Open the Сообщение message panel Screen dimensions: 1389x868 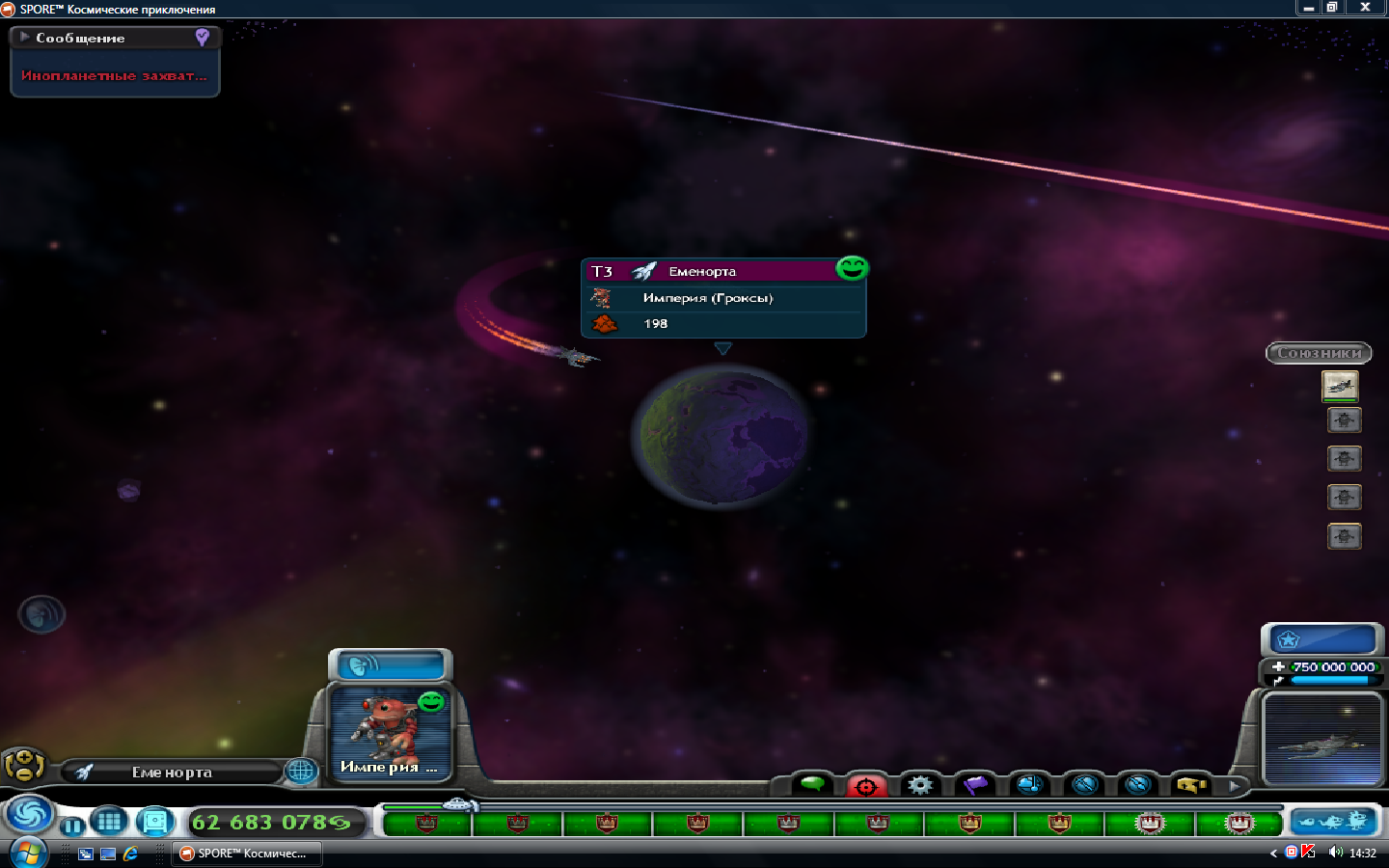pyautogui.click(x=81, y=38)
